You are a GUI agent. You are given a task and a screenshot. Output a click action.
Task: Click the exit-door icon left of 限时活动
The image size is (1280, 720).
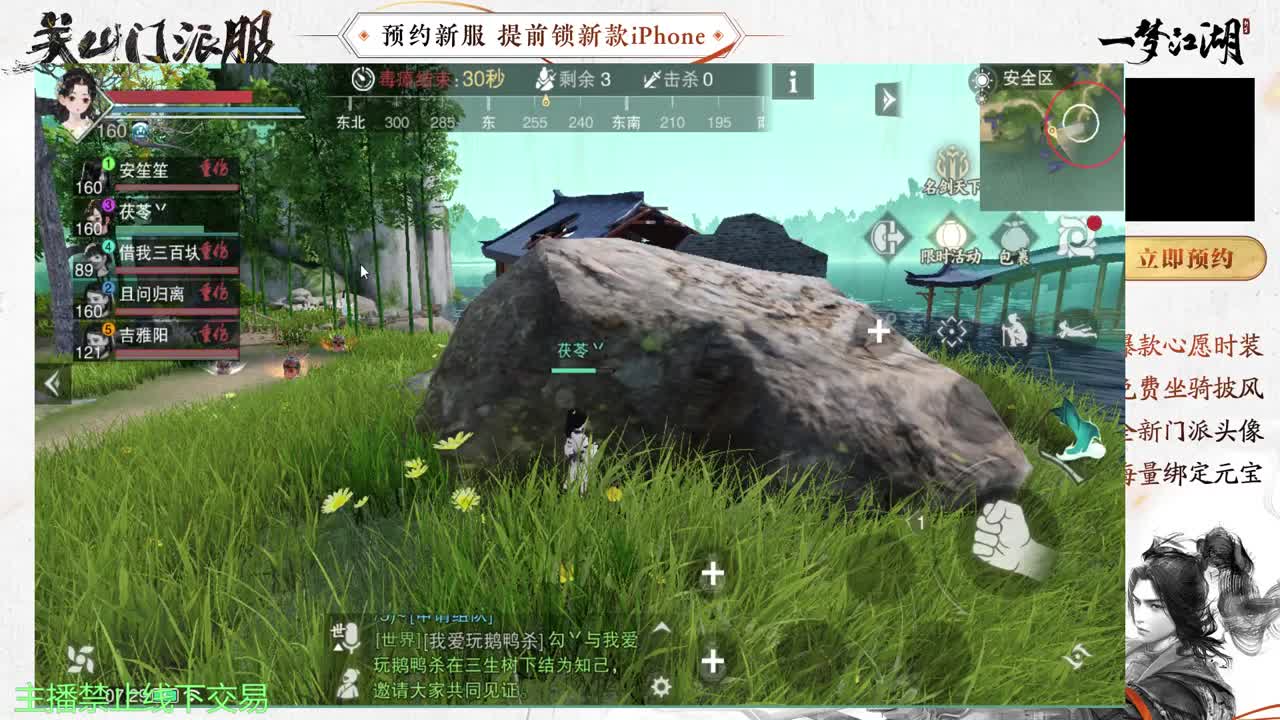pos(888,236)
